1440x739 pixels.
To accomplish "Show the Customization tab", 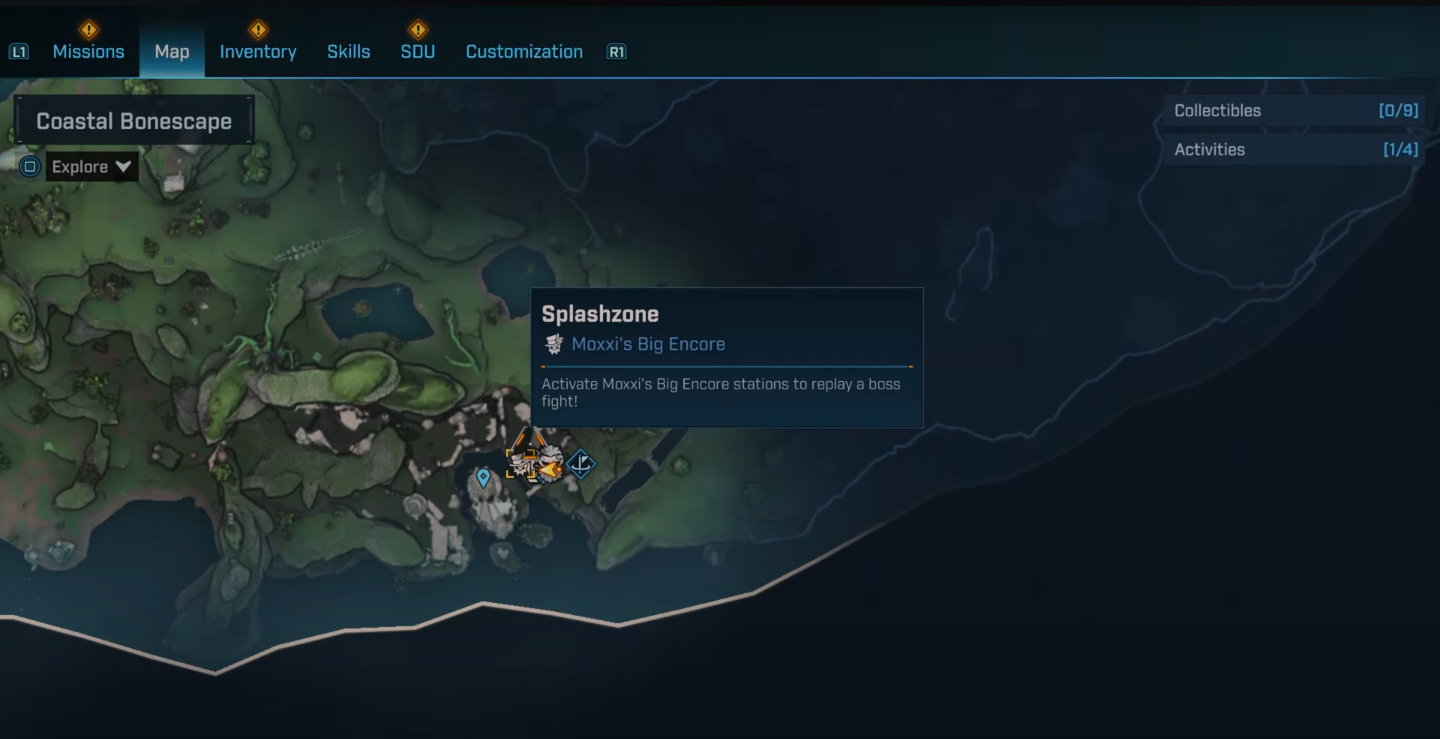I will [524, 52].
